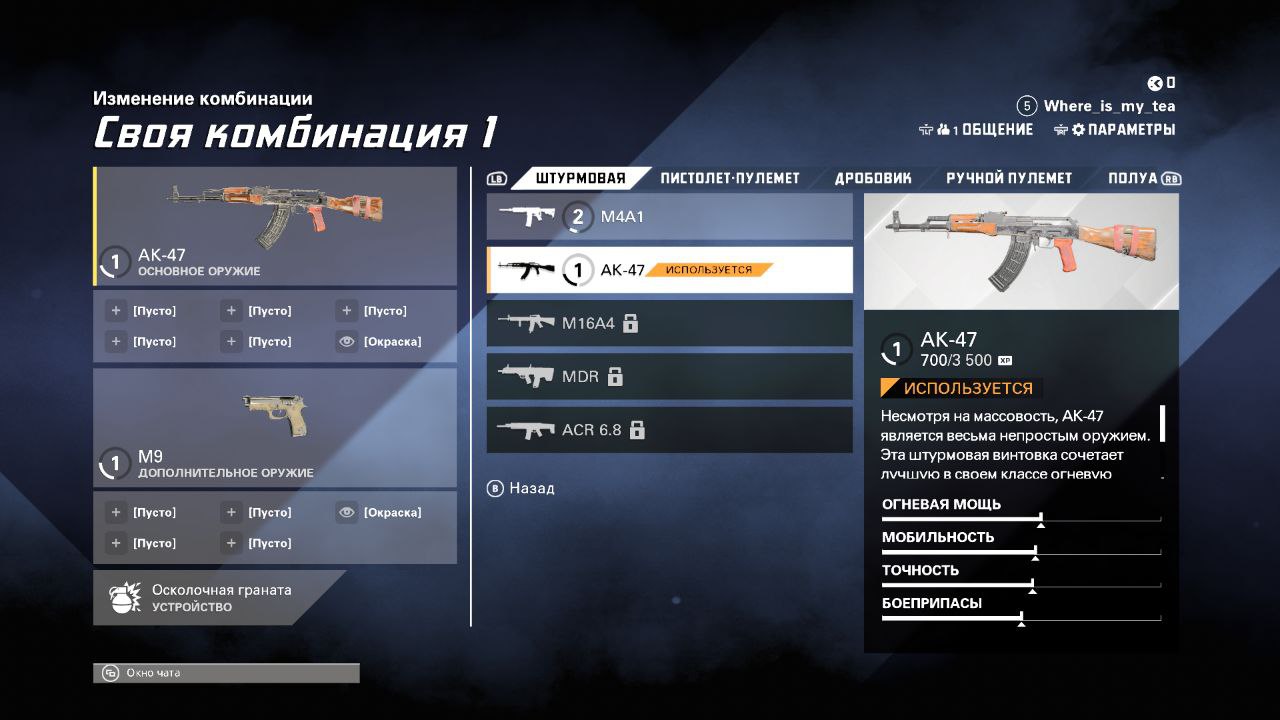Switch to the Дробовик tab
Image resolution: width=1280 pixels, height=720 pixels.
[x=873, y=179]
